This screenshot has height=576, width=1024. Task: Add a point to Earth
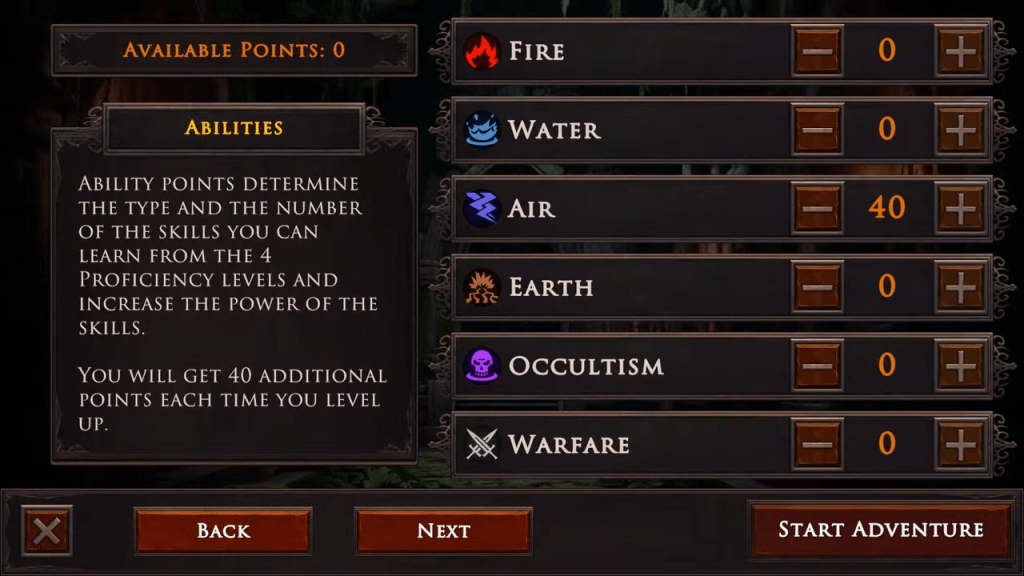click(x=960, y=287)
